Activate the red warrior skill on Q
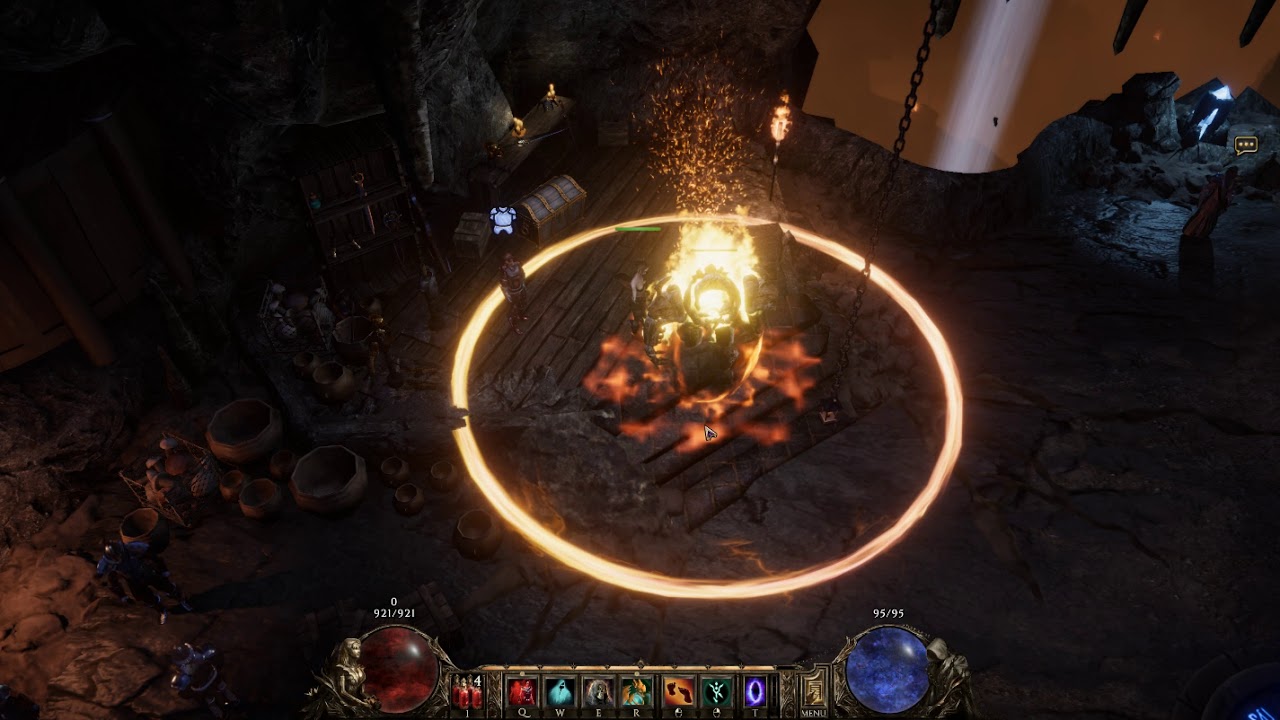 521,692
